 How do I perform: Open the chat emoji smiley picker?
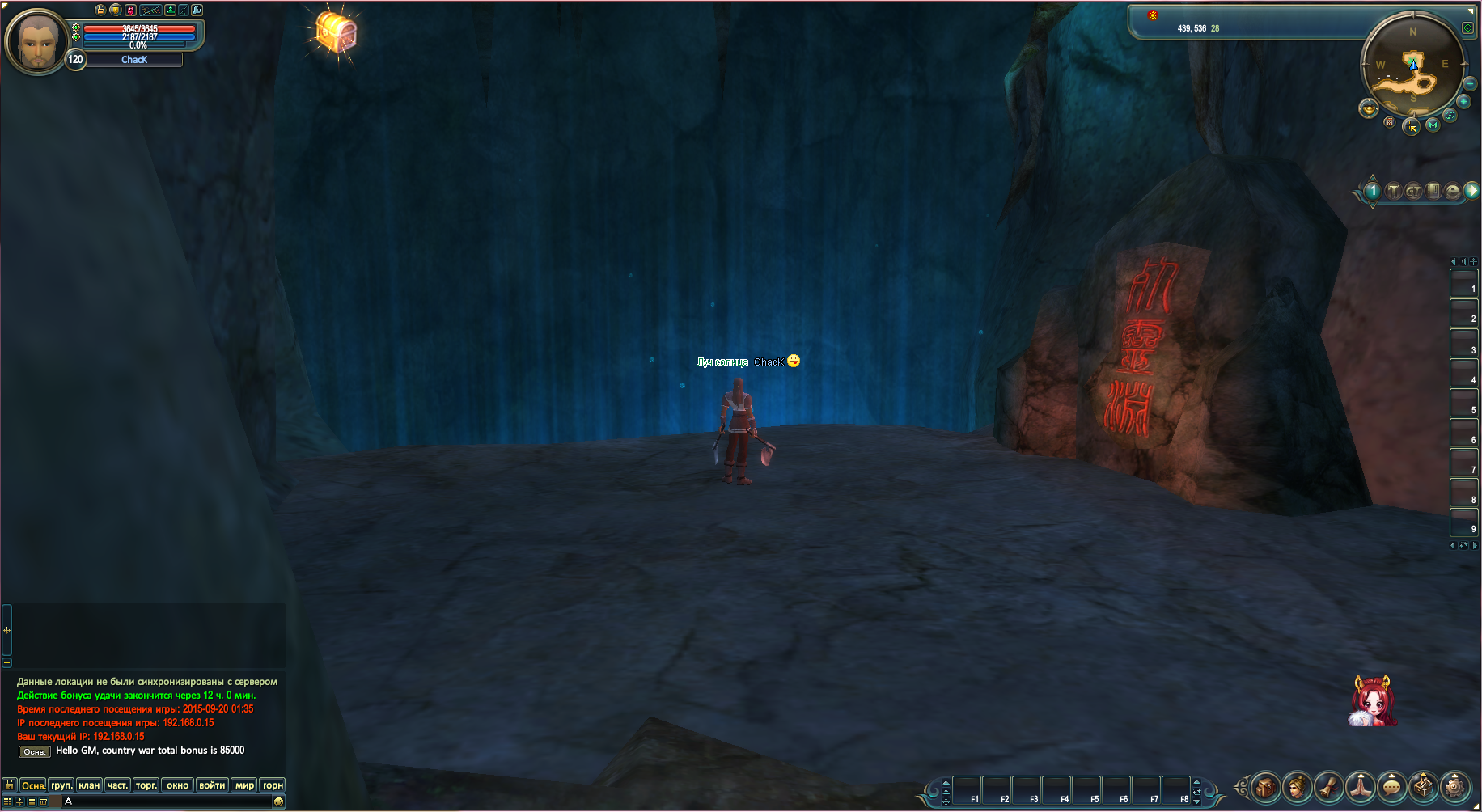pyautogui.click(x=278, y=801)
